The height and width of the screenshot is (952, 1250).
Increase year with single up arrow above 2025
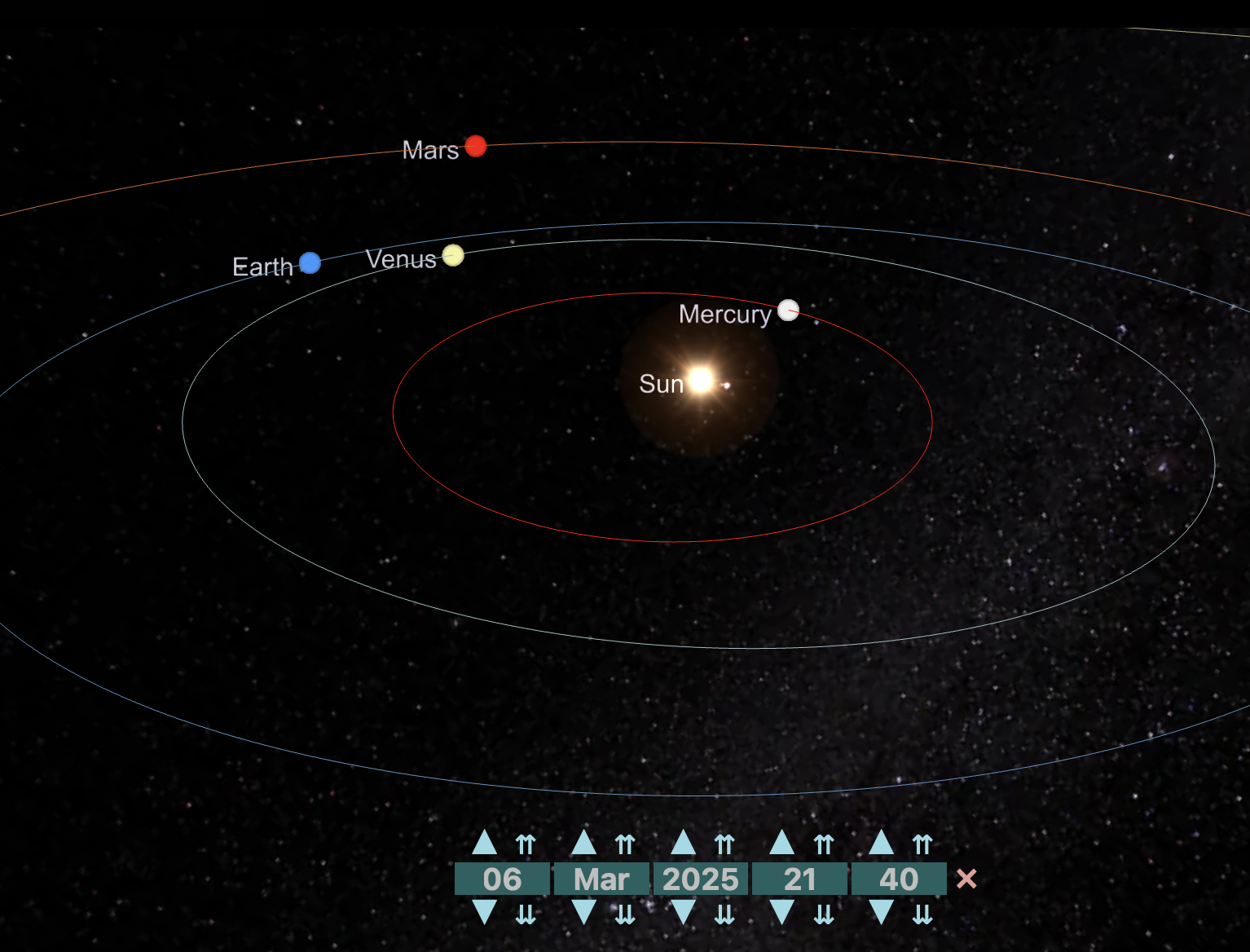683,843
